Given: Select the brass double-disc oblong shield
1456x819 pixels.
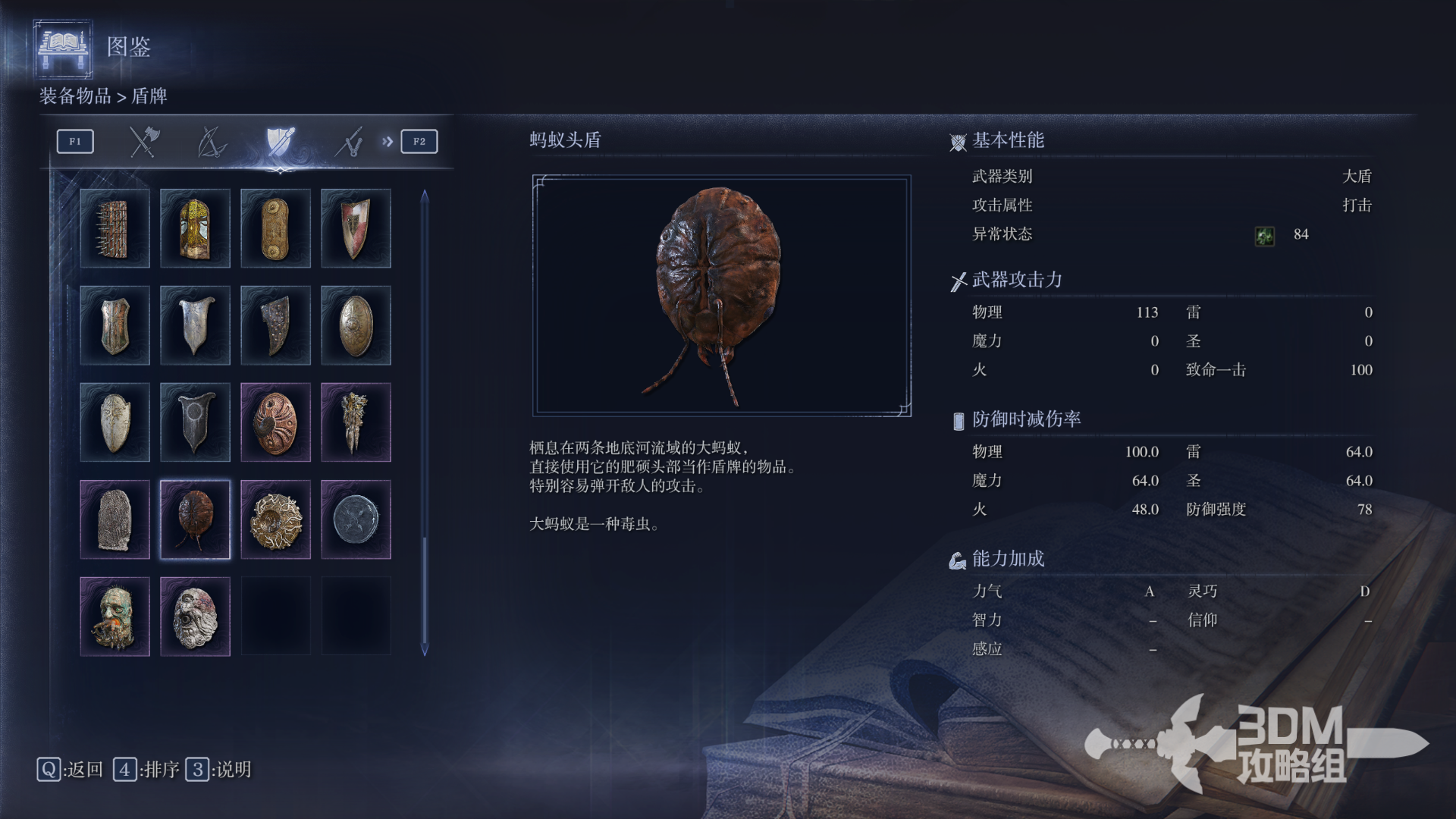Looking at the screenshot, I should tap(275, 228).
